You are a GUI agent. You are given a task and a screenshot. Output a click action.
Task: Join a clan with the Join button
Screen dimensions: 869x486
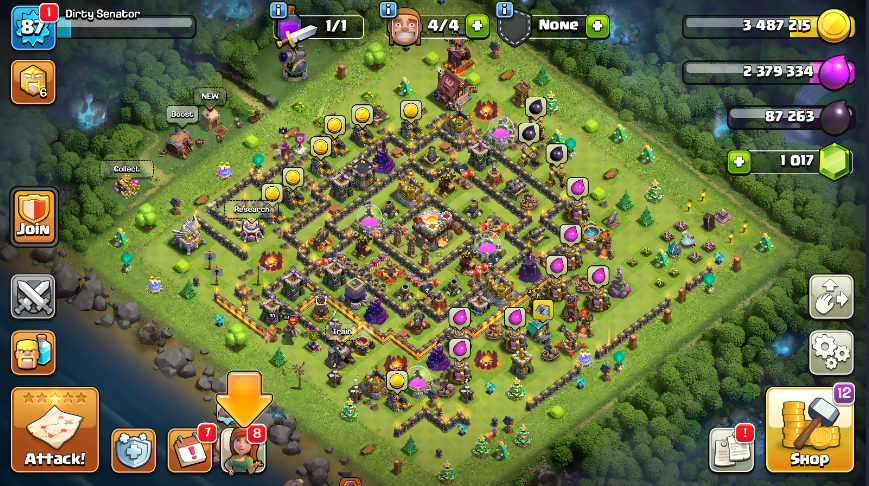tap(33, 217)
